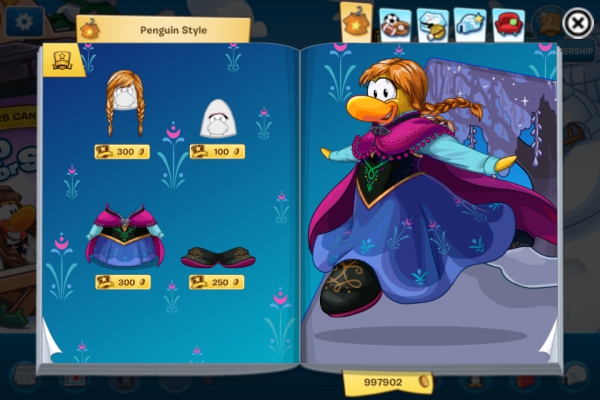Close the Penguin Style catalog
The image size is (600, 400).
(577, 22)
